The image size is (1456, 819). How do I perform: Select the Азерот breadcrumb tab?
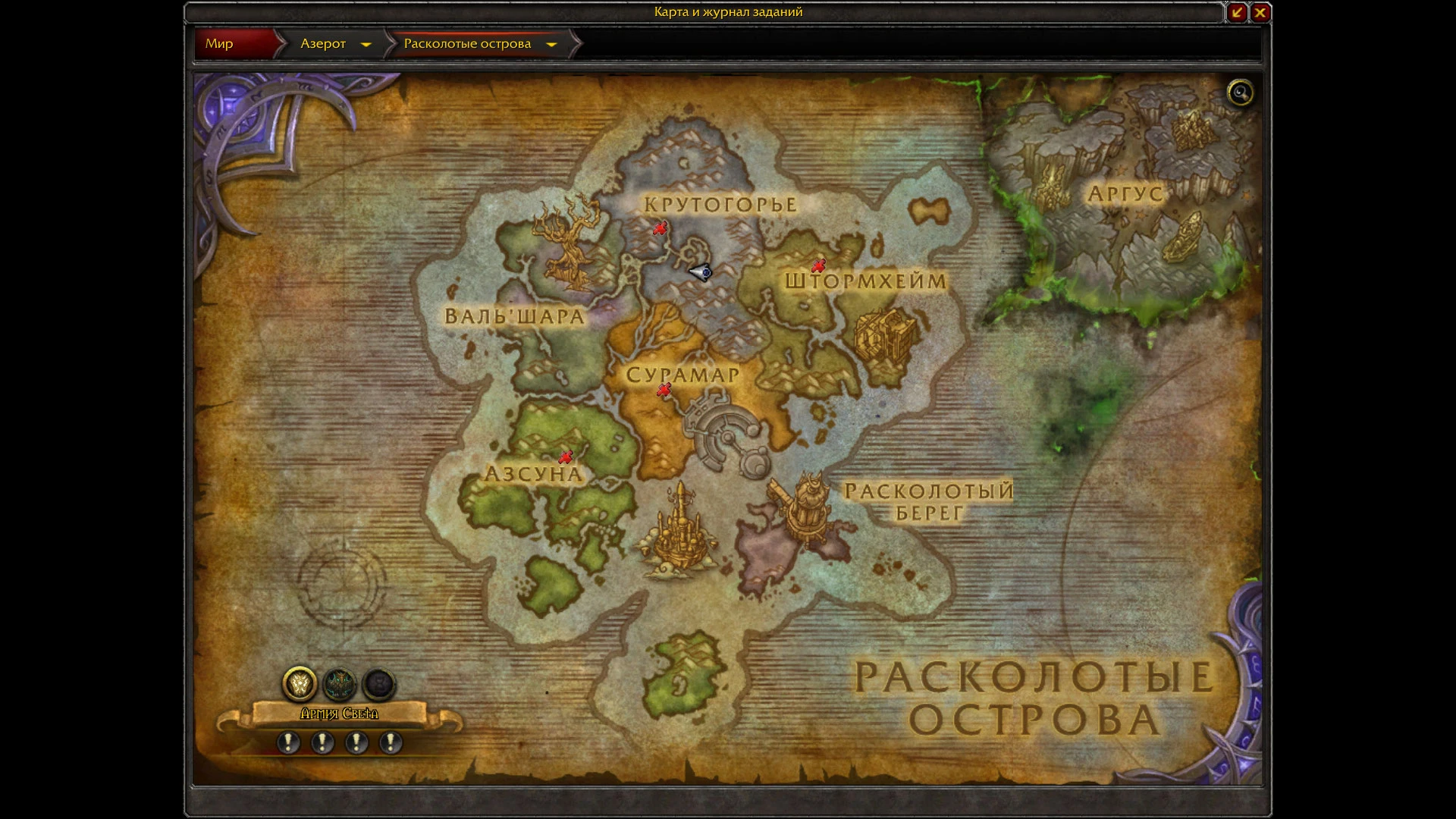[325, 44]
